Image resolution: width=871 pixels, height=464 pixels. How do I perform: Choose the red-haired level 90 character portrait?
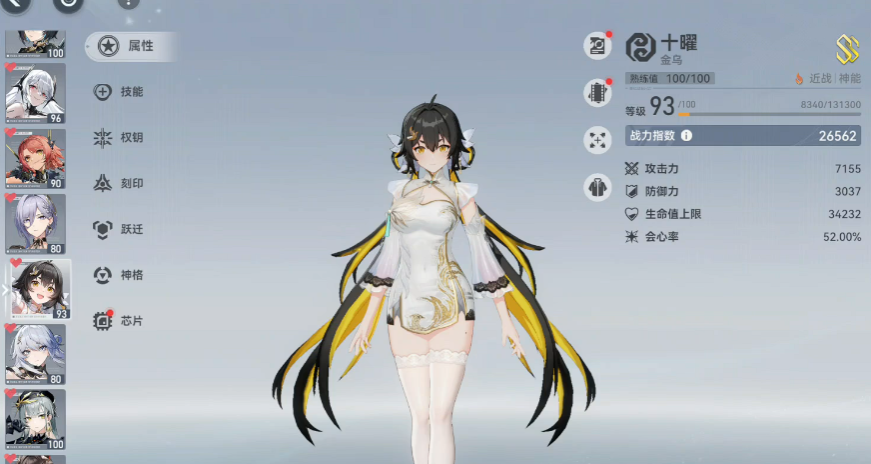[36, 158]
